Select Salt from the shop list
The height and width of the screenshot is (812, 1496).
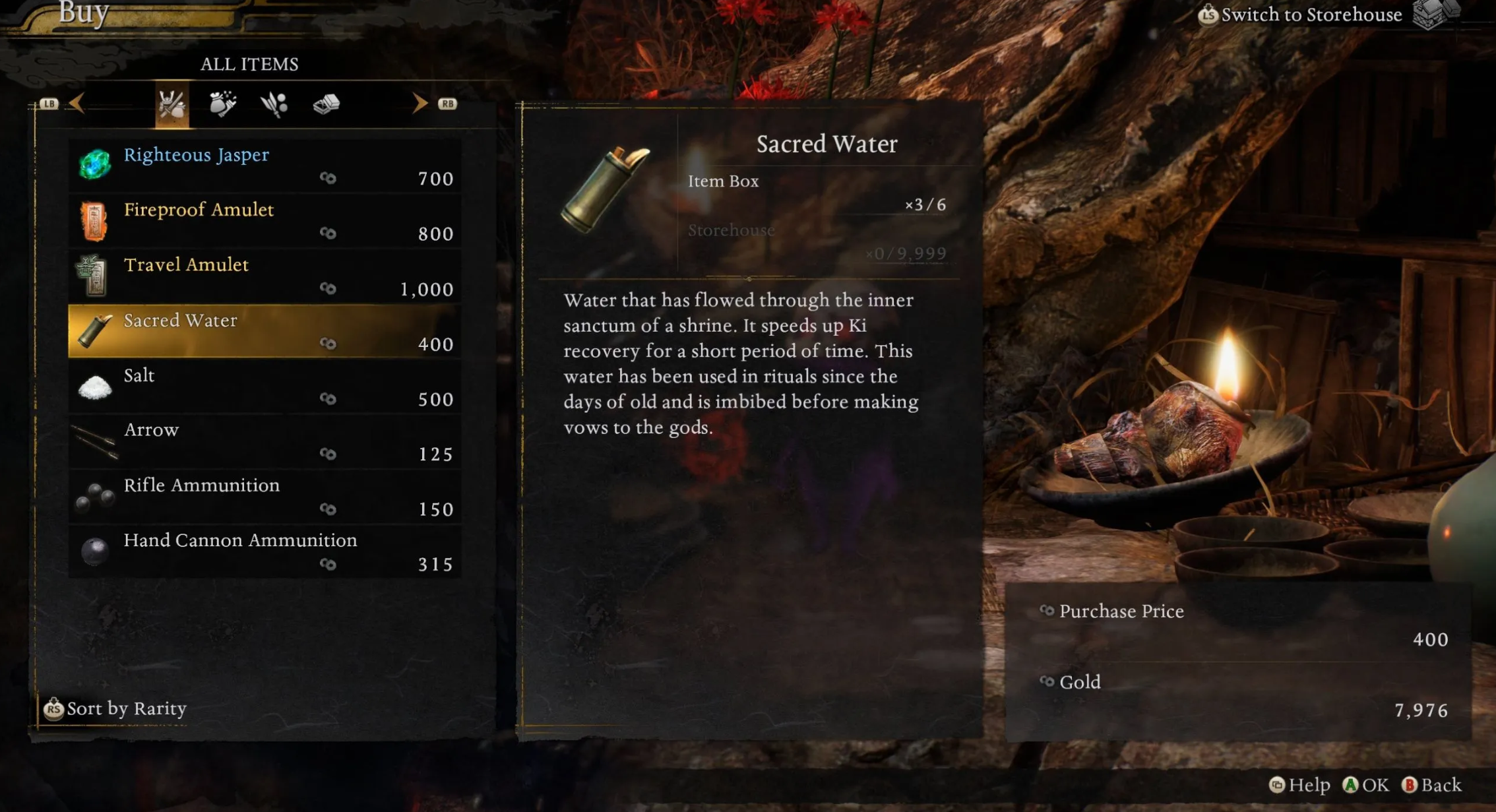tap(264, 387)
